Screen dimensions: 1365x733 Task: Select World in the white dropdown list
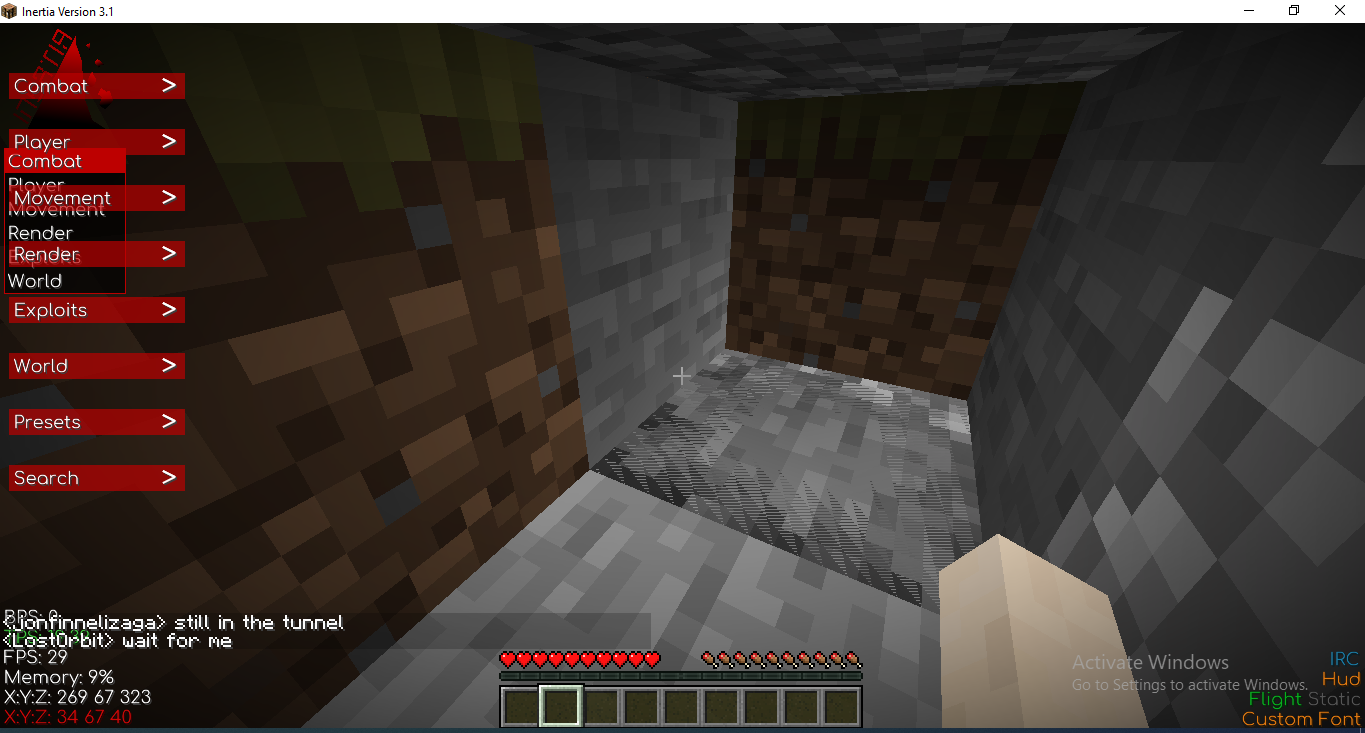point(35,281)
